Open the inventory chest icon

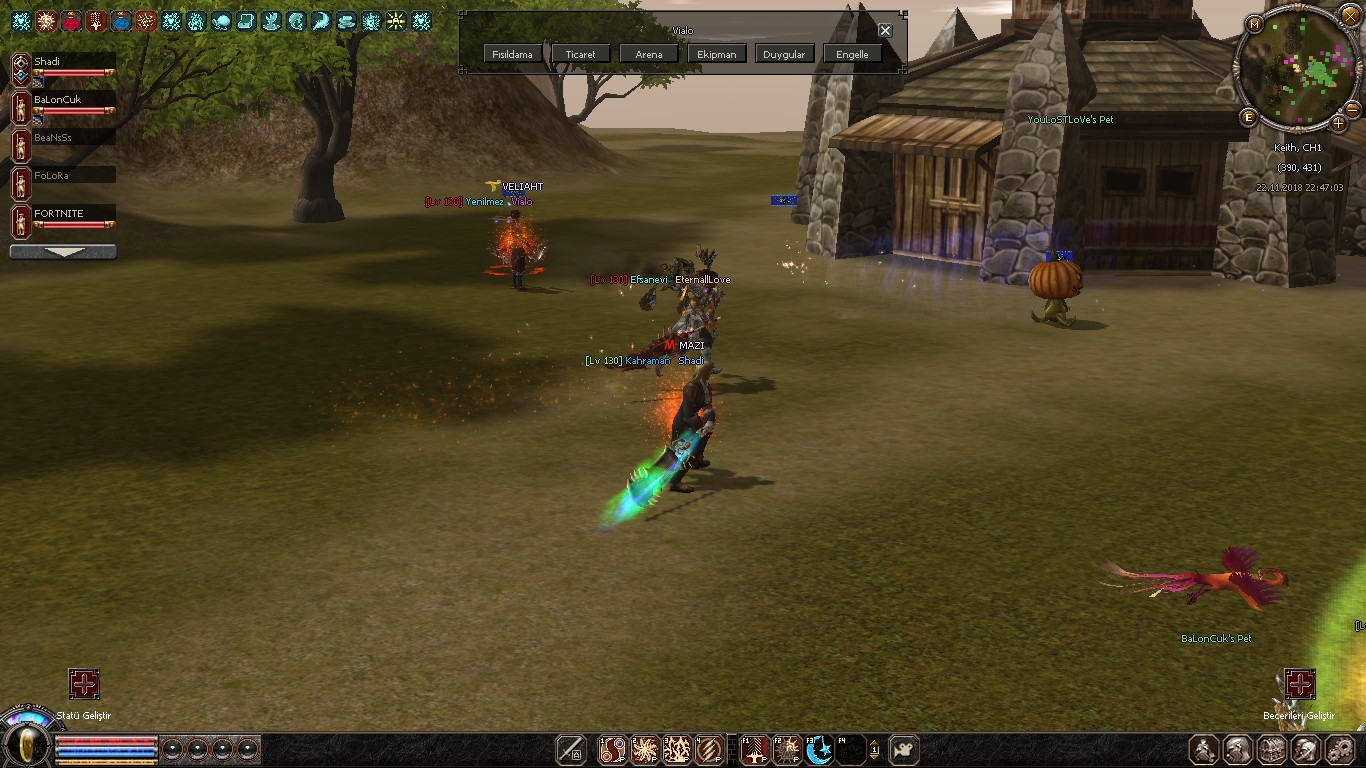1271,749
